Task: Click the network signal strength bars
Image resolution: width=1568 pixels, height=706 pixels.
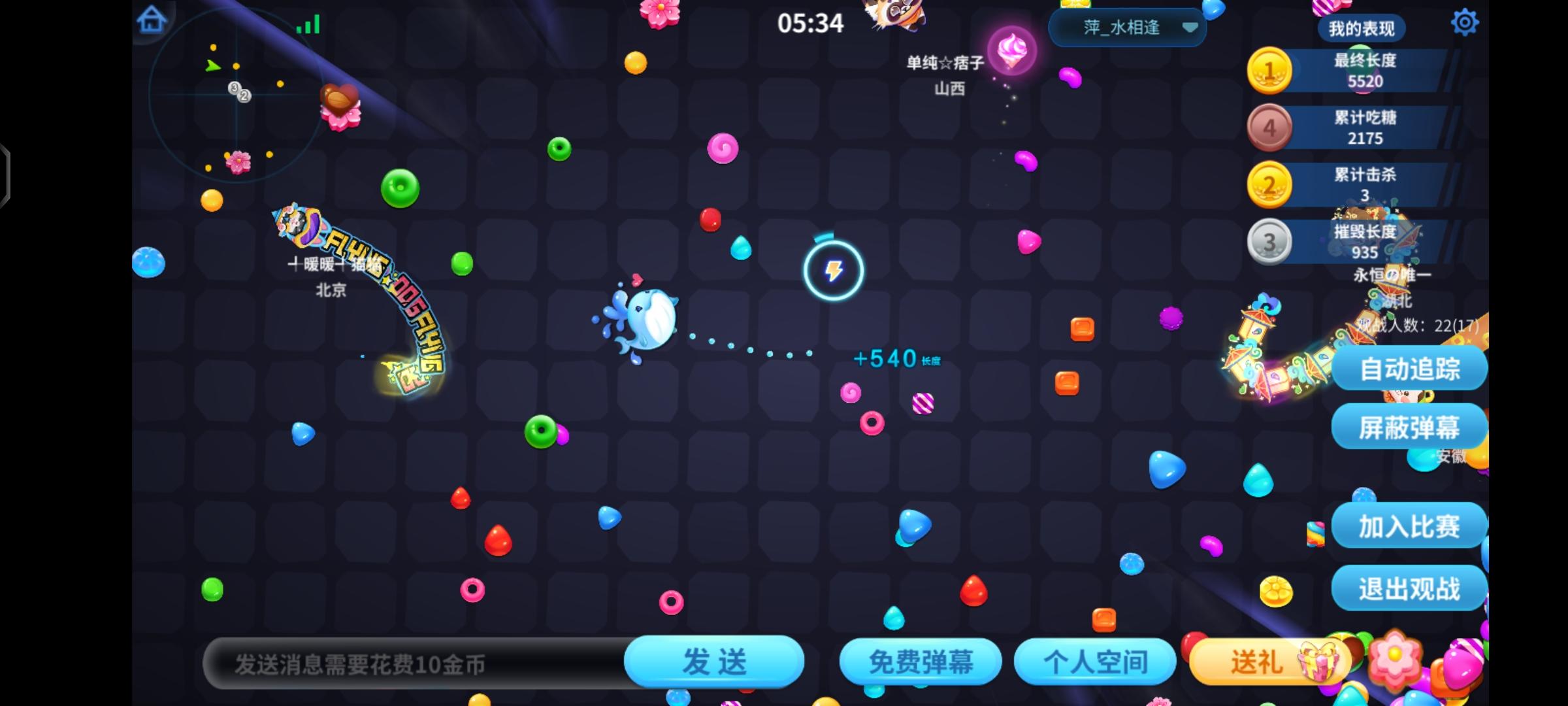Action: (309, 24)
